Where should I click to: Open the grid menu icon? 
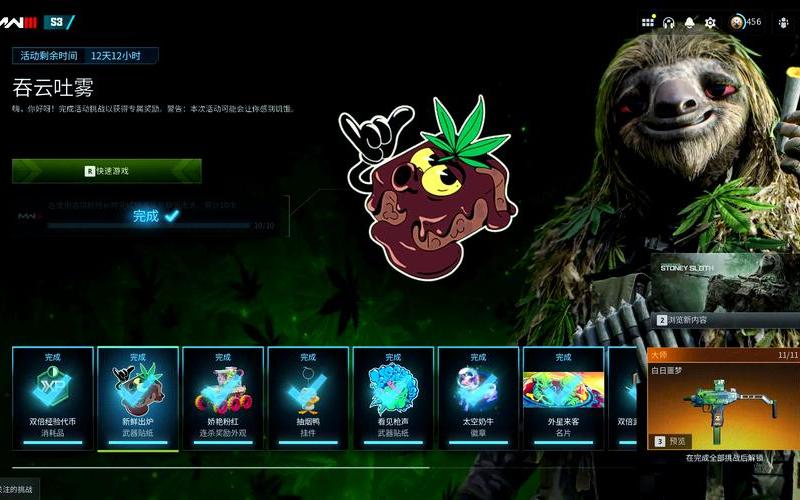(648, 22)
